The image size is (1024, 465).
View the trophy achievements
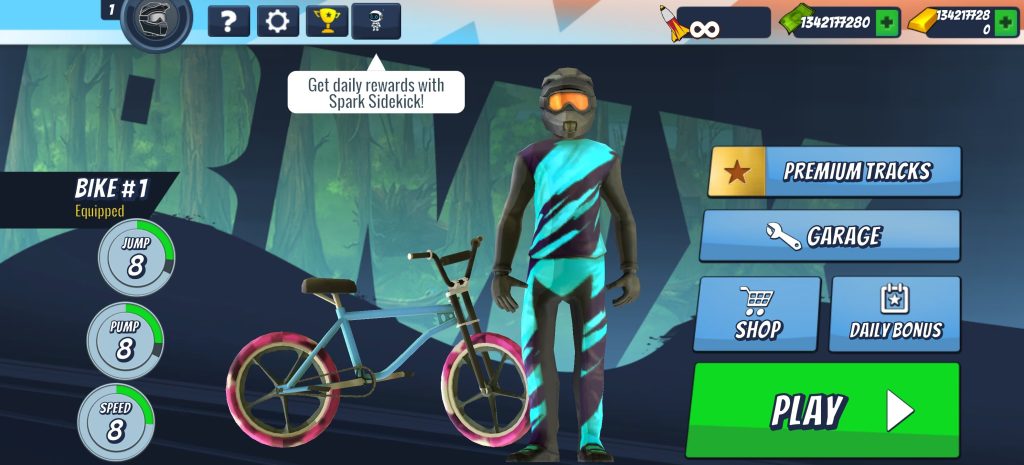pos(326,20)
